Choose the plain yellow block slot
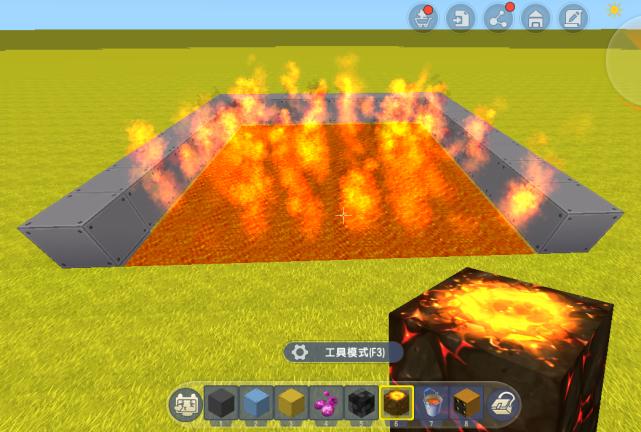641x432 pixels. [x=290, y=403]
